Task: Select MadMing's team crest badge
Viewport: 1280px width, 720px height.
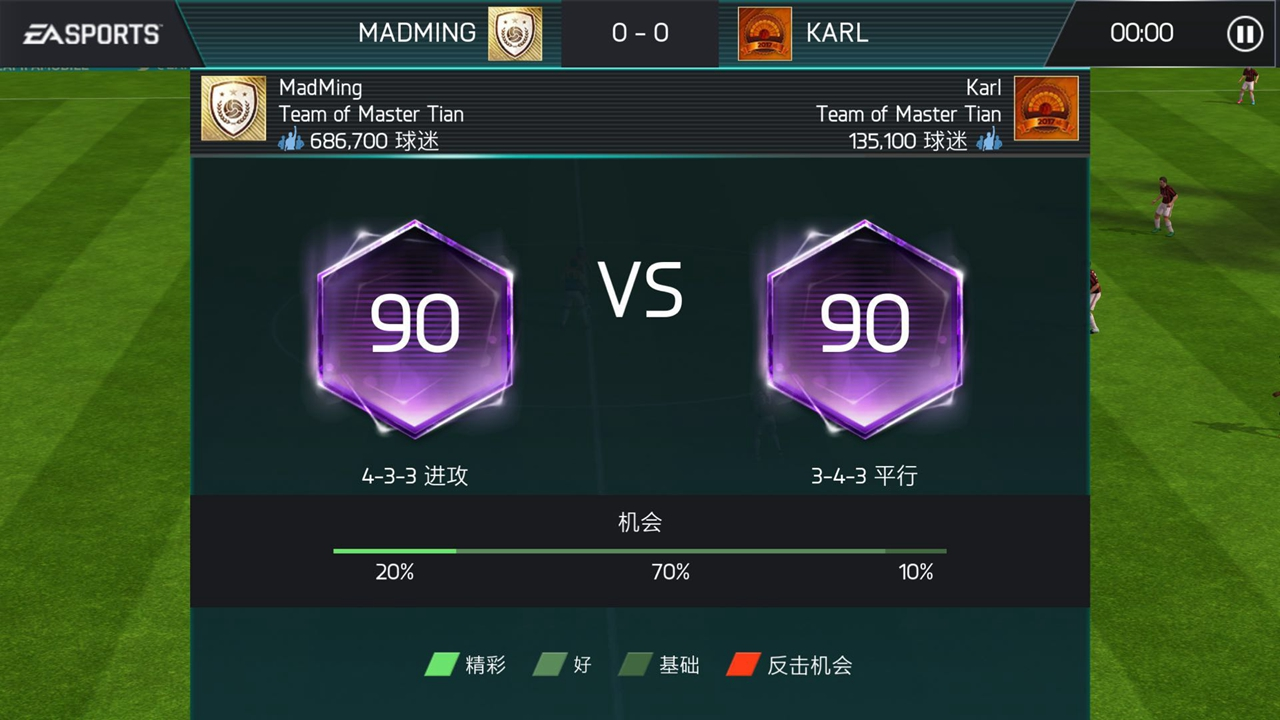Action: 233,110
